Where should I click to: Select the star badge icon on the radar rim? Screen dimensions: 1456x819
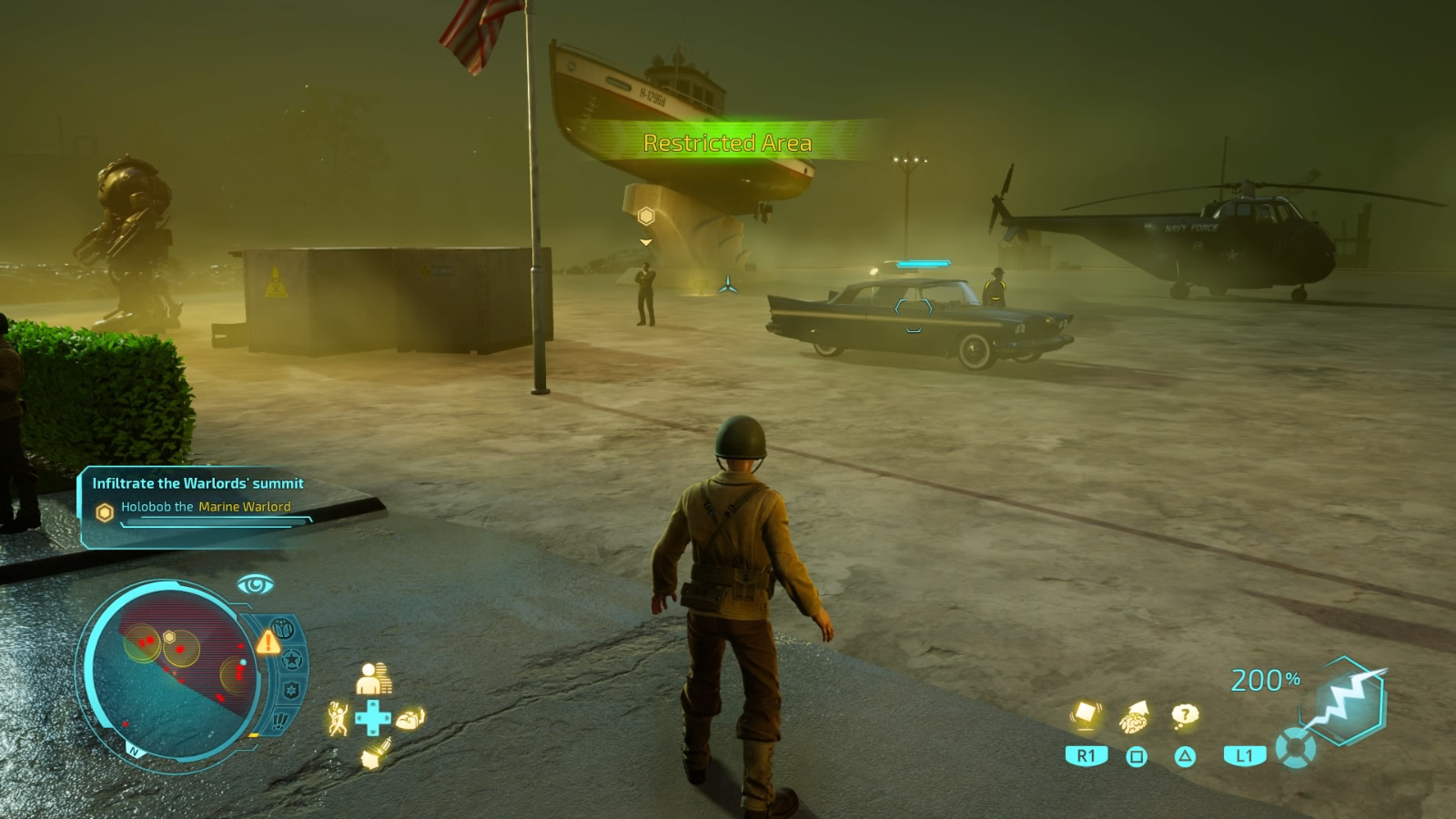pos(290,660)
